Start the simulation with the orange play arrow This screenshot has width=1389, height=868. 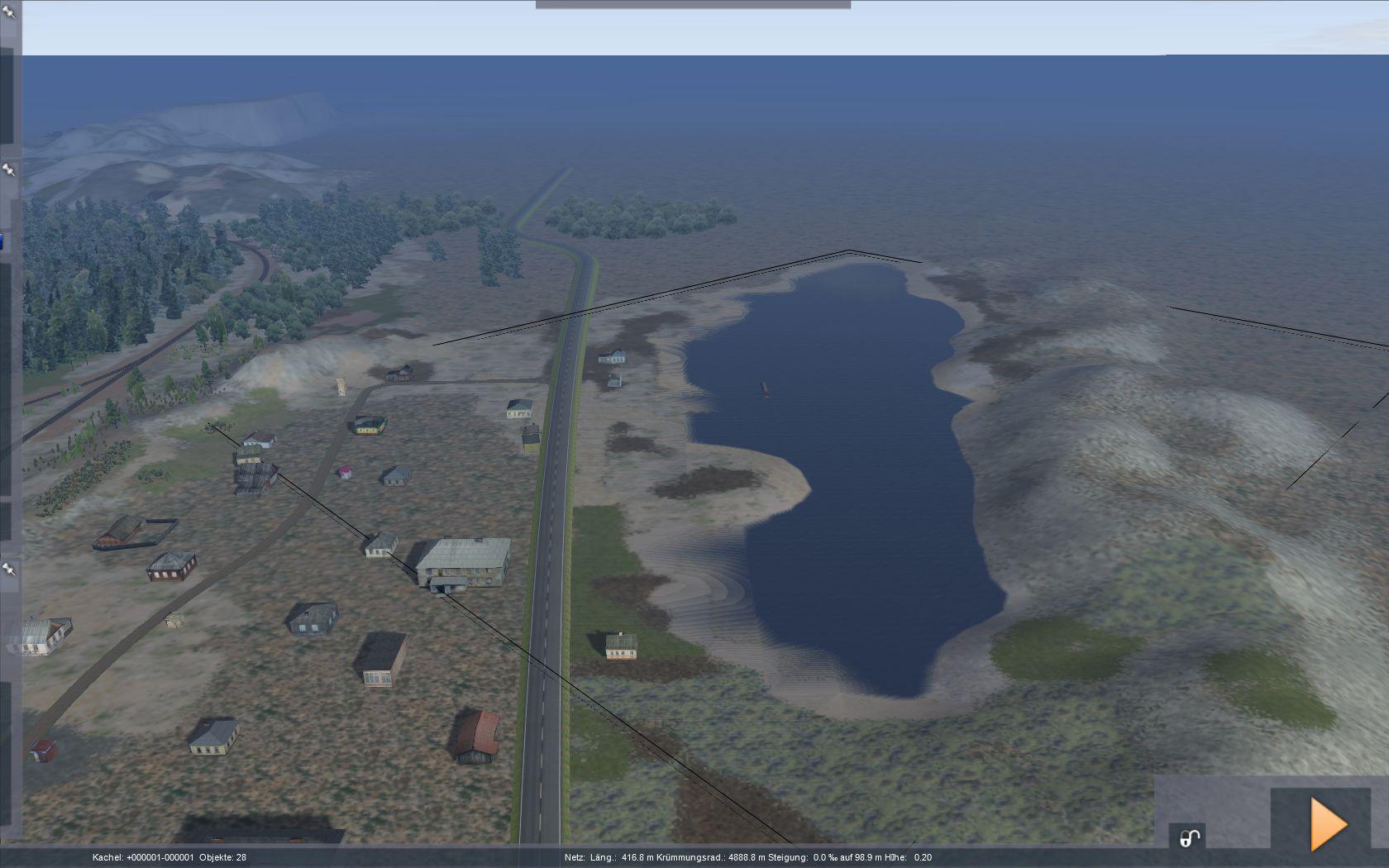pyautogui.click(x=1328, y=823)
